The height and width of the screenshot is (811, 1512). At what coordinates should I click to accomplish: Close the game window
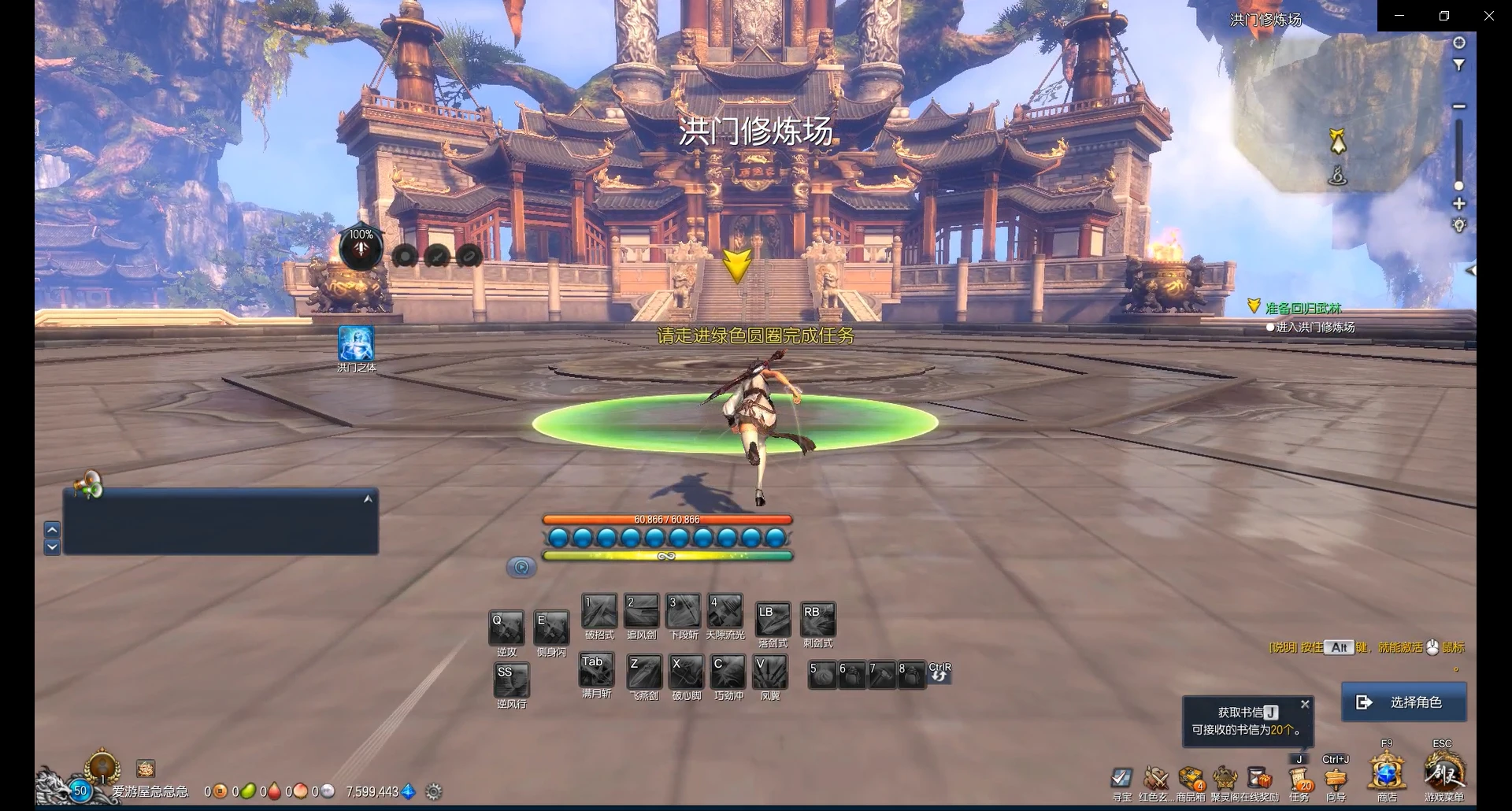(x=1488, y=16)
